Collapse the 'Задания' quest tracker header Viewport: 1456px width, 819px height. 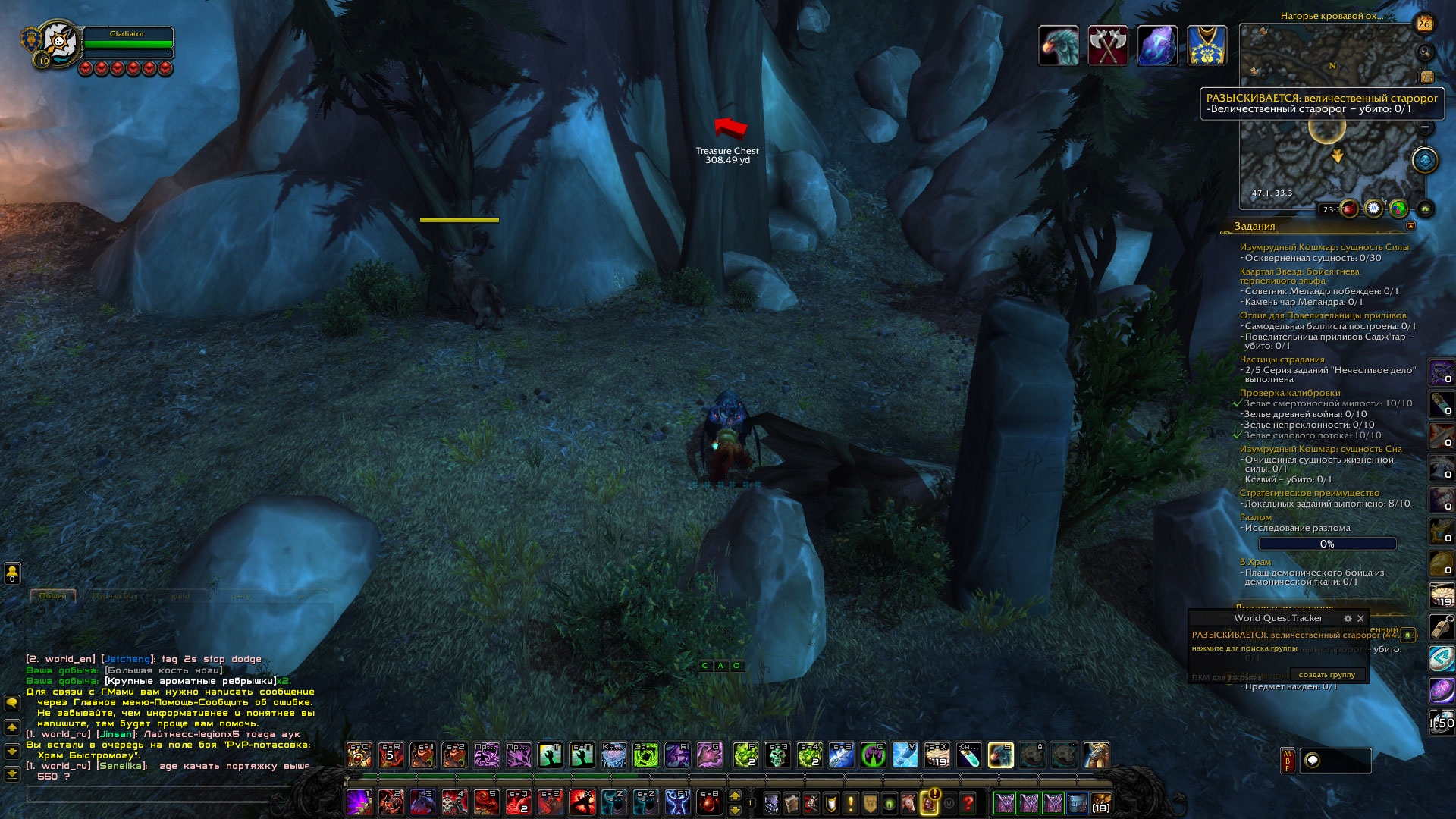[1410, 226]
